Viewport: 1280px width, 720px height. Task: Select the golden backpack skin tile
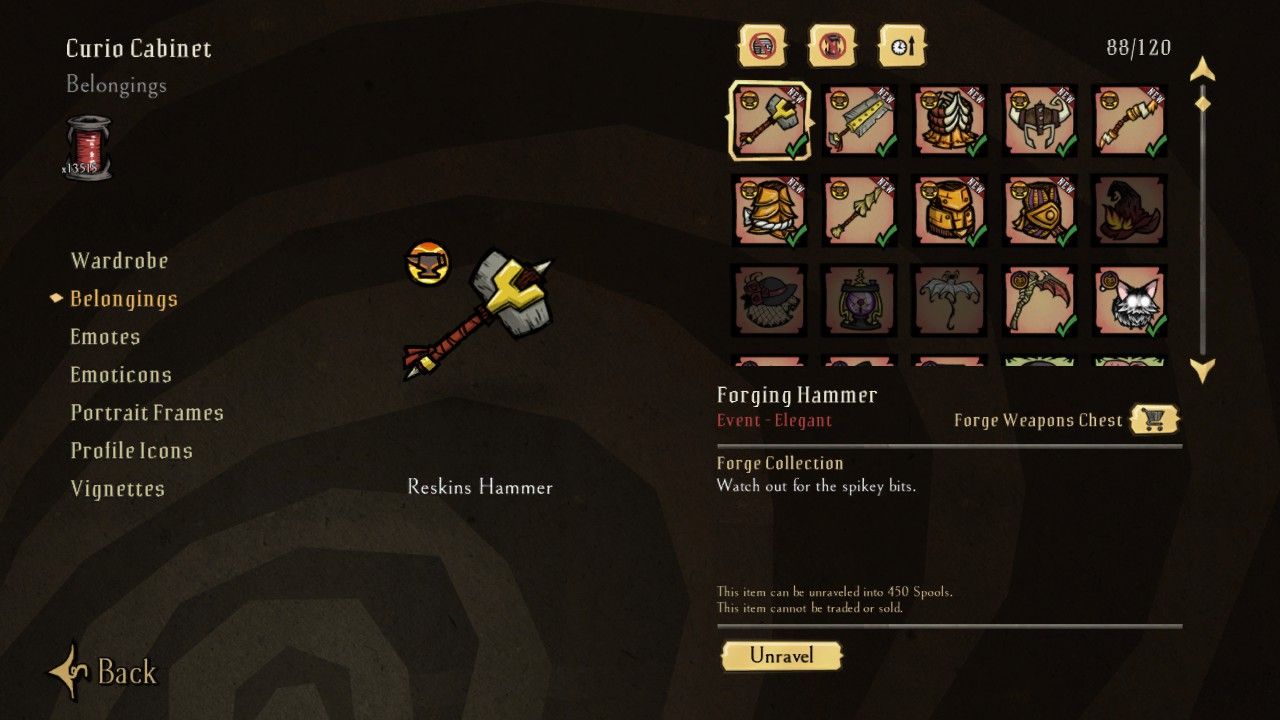pyautogui.click(x=949, y=210)
